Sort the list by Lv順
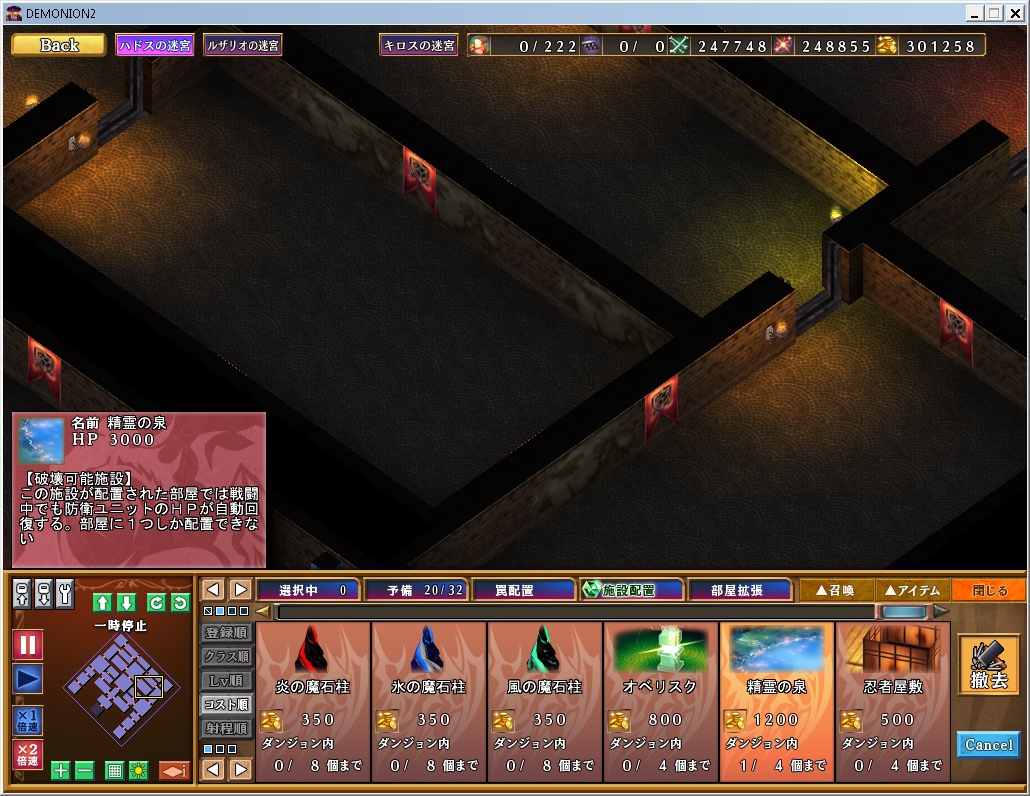 [x=226, y=680]
